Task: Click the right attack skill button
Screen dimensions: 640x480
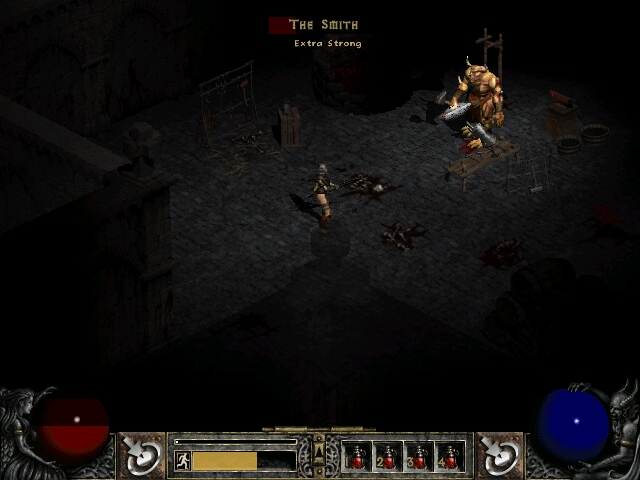Action: click(x=497, y=456)
